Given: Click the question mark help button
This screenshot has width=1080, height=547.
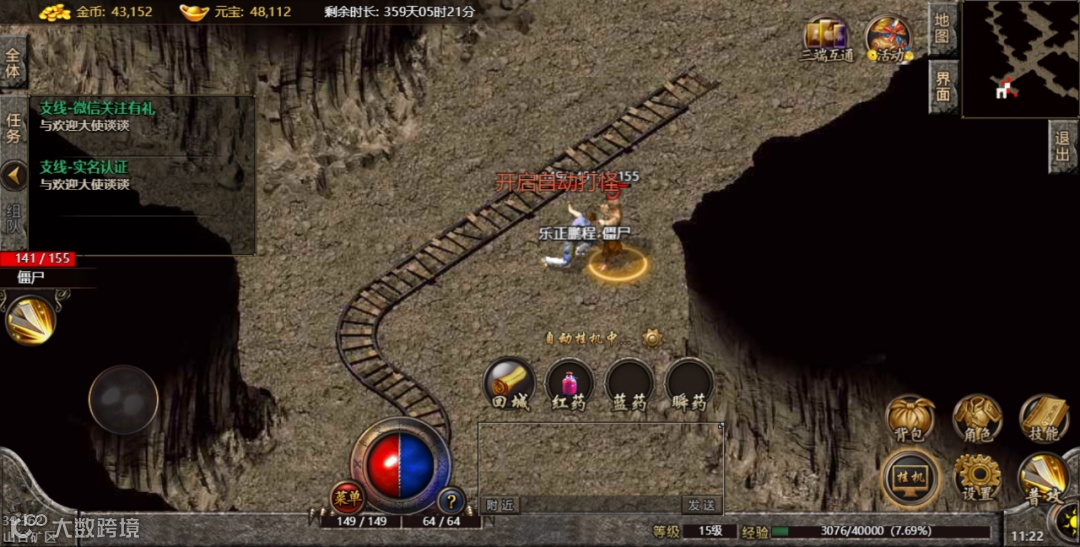Looking at the screenshot, I should coord(451,499).
